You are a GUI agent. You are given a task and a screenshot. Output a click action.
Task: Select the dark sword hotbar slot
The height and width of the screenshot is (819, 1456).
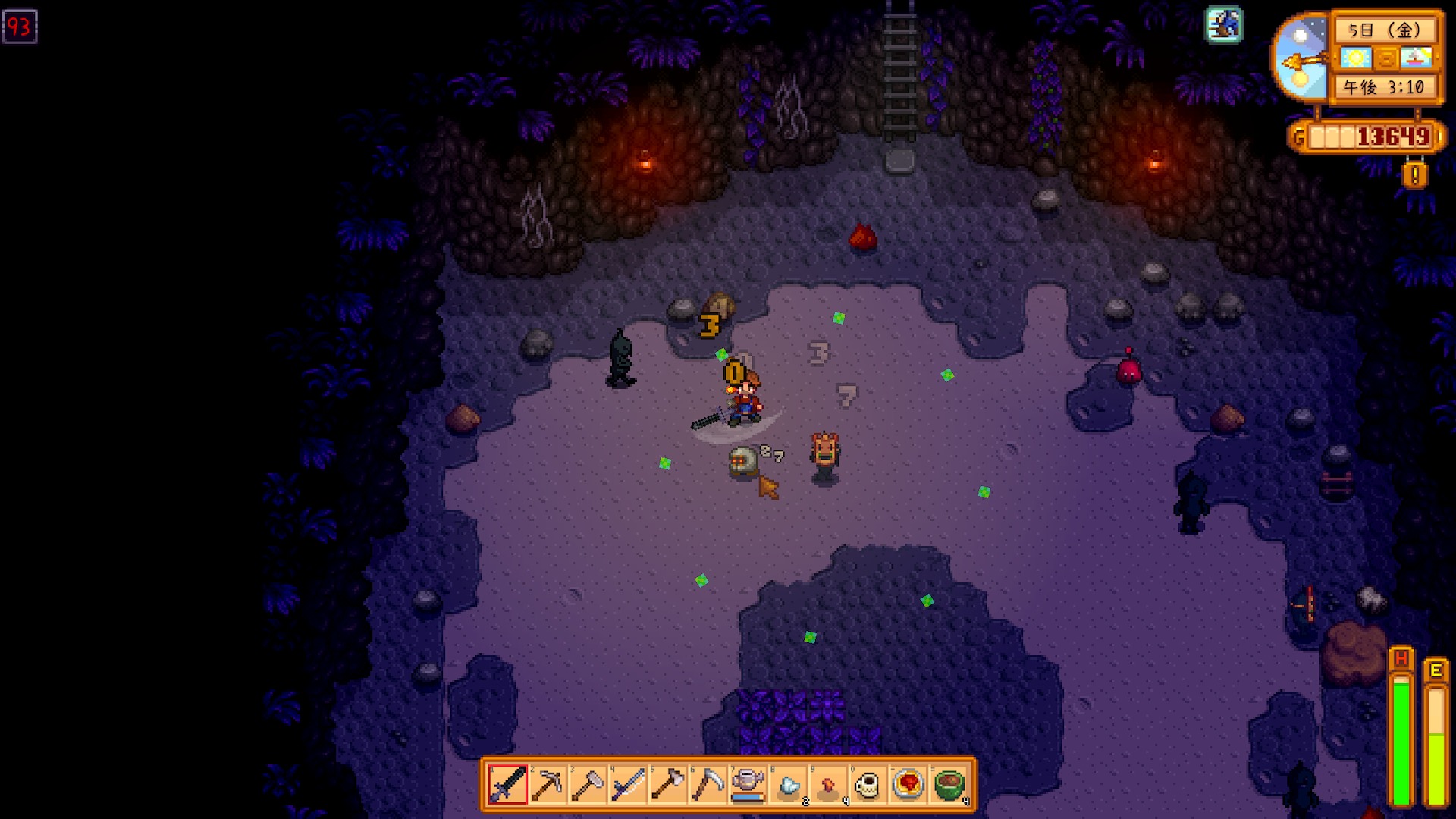[x=507, y=784]
